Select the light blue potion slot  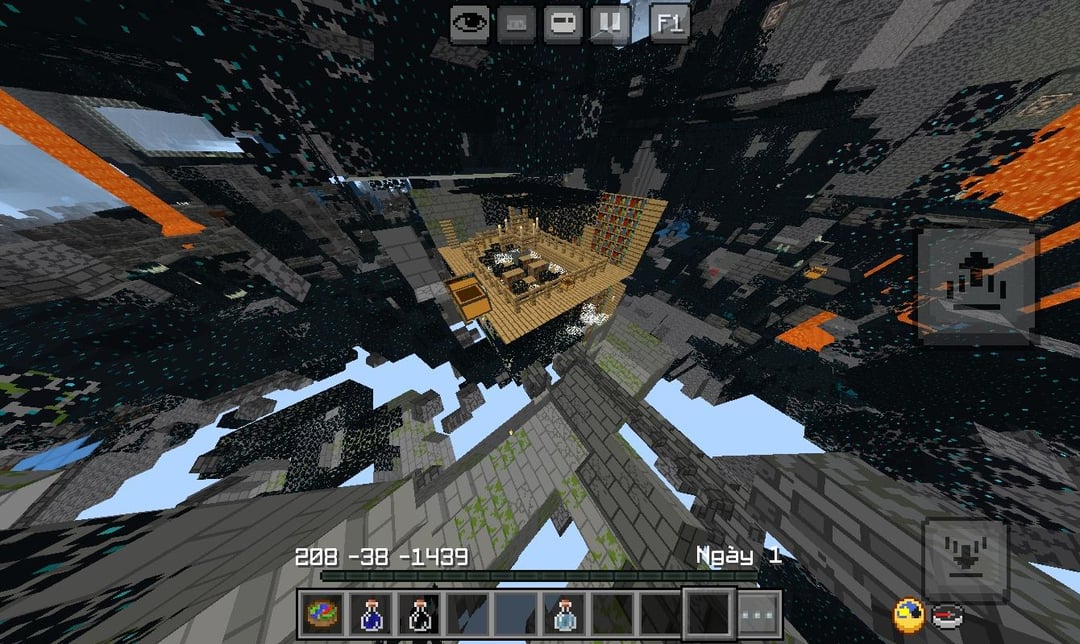point(563,612)
